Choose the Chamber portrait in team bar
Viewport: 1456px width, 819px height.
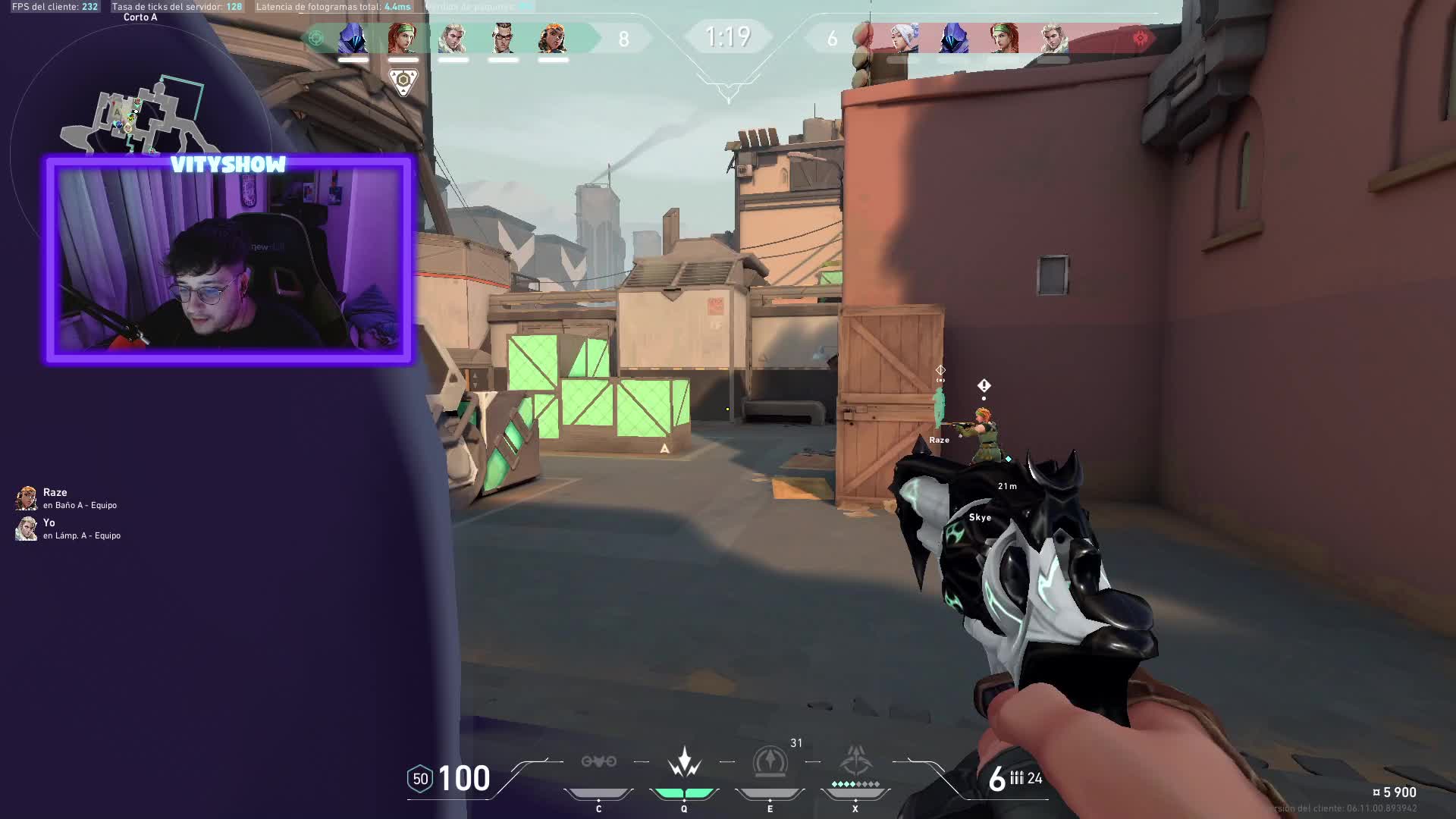click(x=503, y=38)
